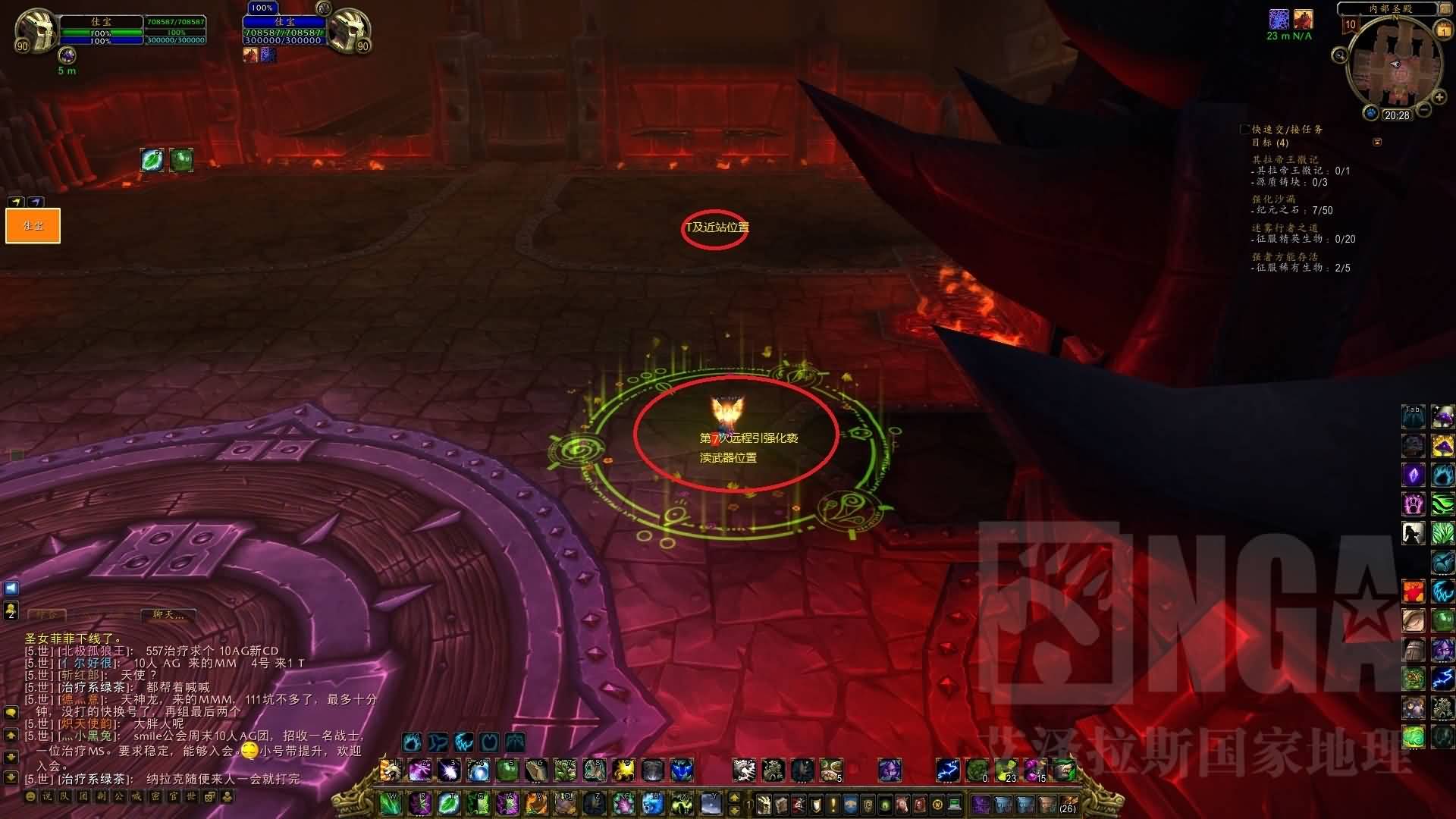
Task: Click the target portrait with level 90
Action: click(349, 29)
